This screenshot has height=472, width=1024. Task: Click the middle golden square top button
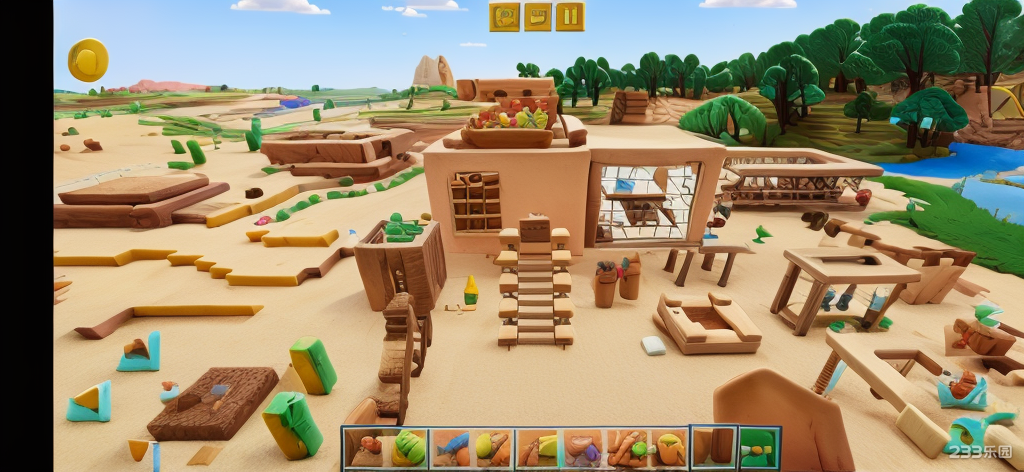point(537,16)
